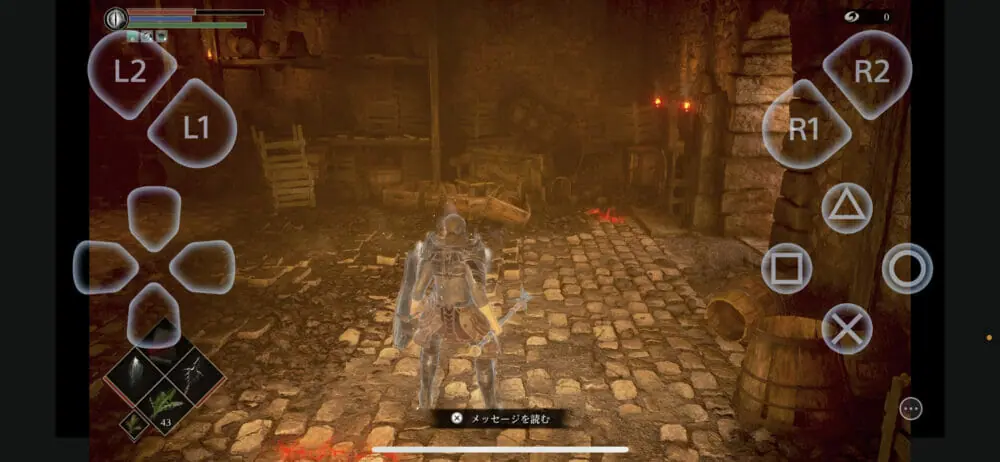Tap the D-pad left arrow

[106, 267]
